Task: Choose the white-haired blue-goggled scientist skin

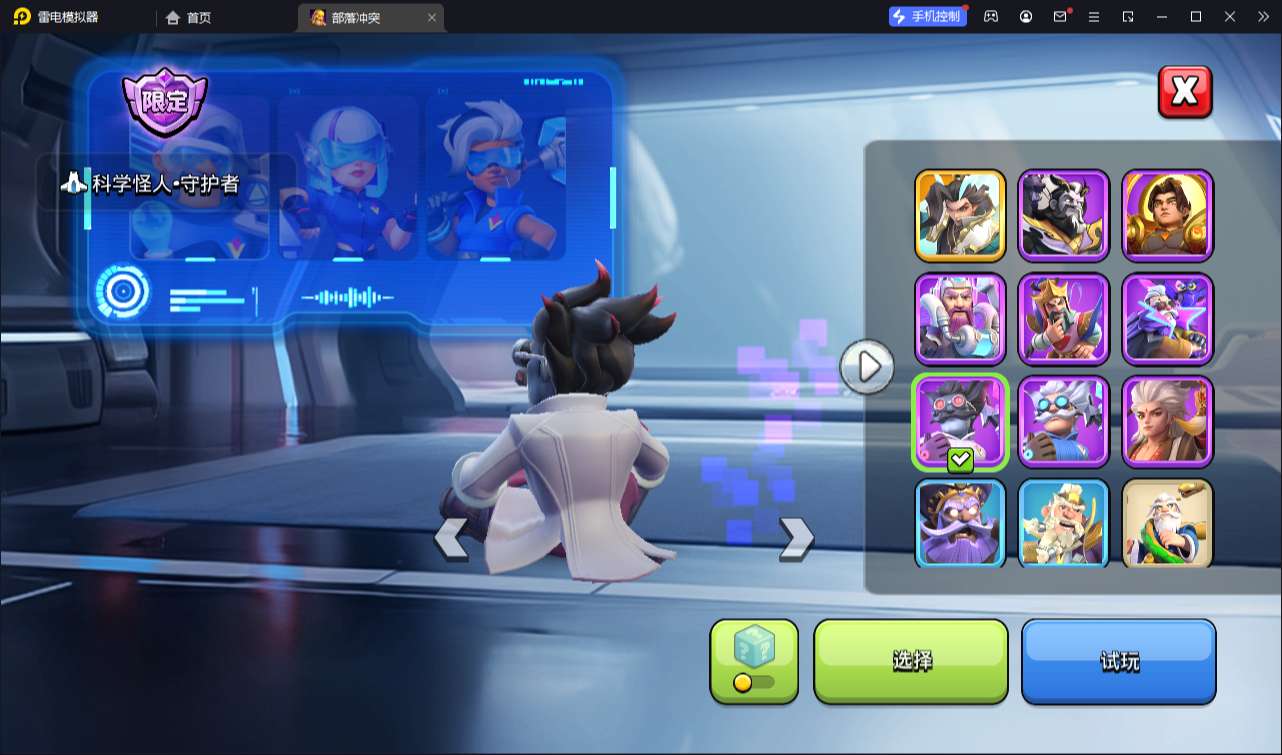Action: pyautogui.click(x=1064, y=422)
